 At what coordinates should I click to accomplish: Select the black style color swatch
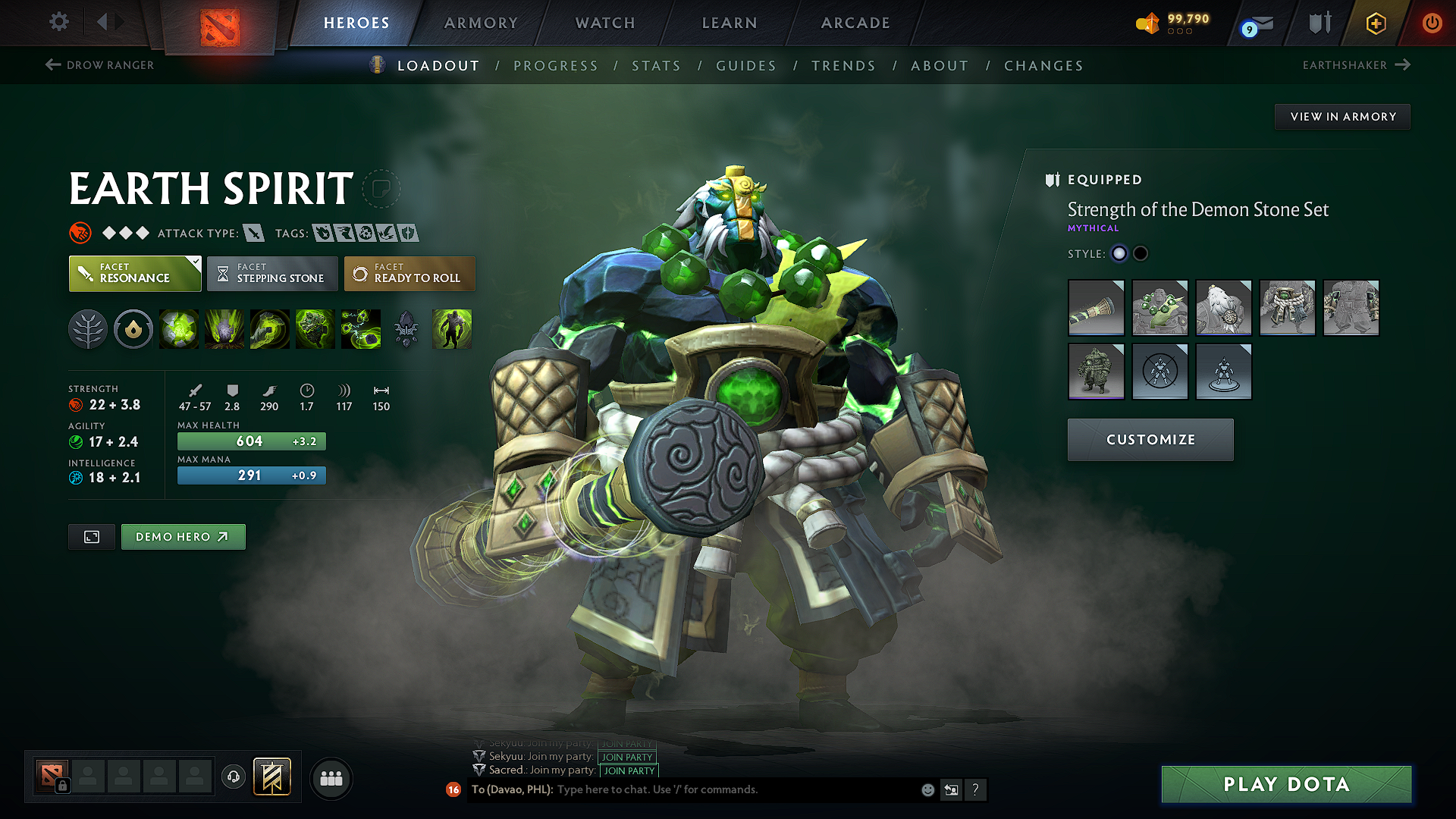point(1140,253)
